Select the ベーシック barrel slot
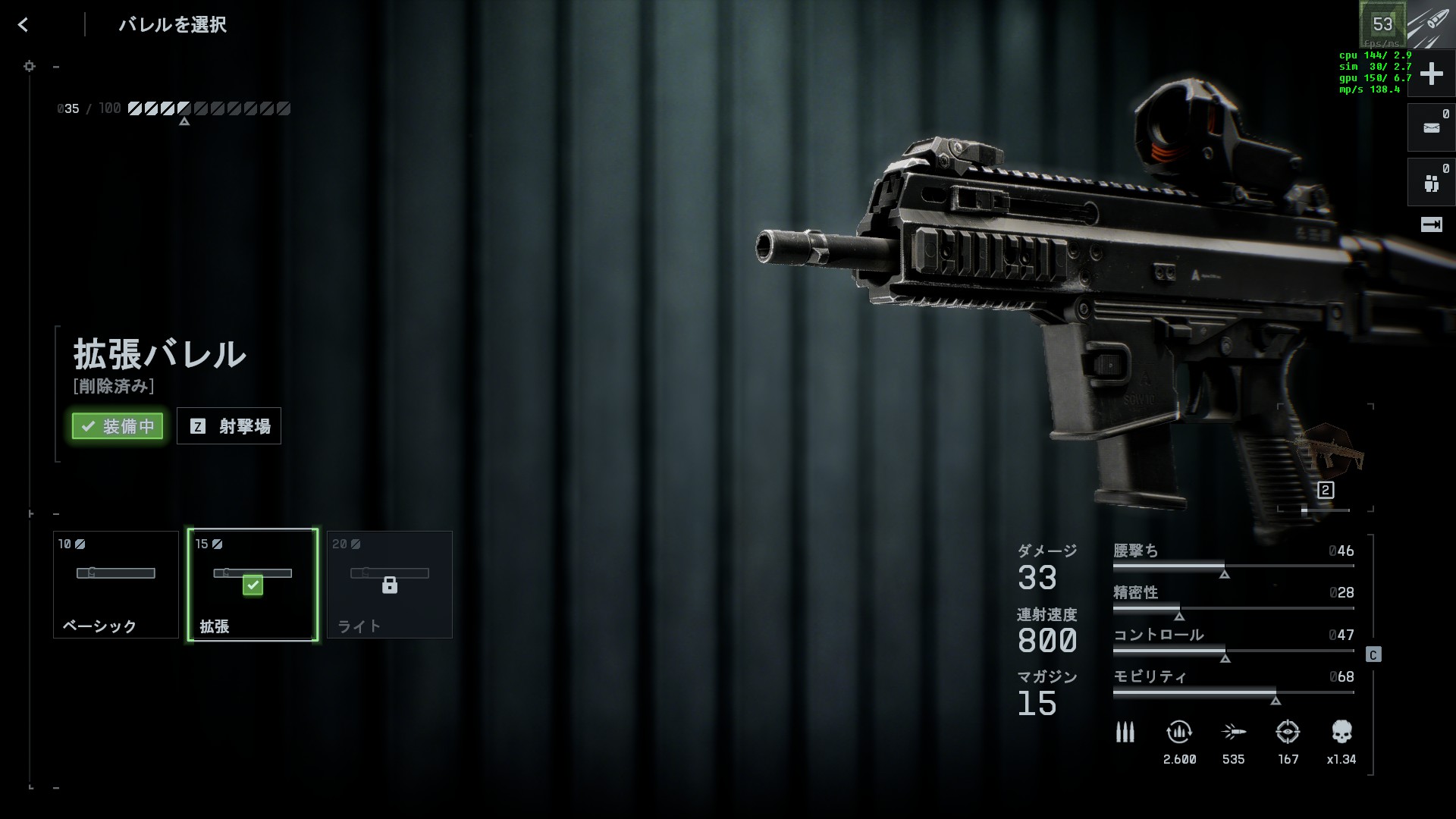 click(x=116, y=585)
